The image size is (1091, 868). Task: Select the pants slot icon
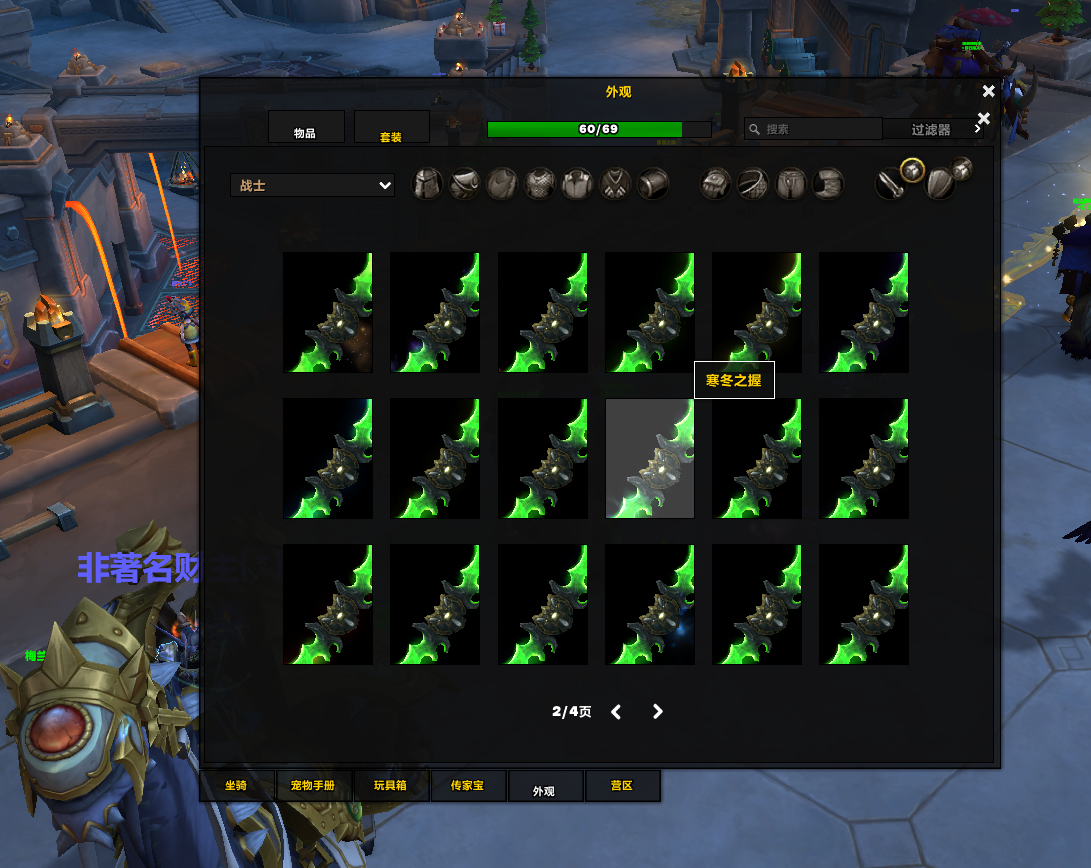coord(791,184)
